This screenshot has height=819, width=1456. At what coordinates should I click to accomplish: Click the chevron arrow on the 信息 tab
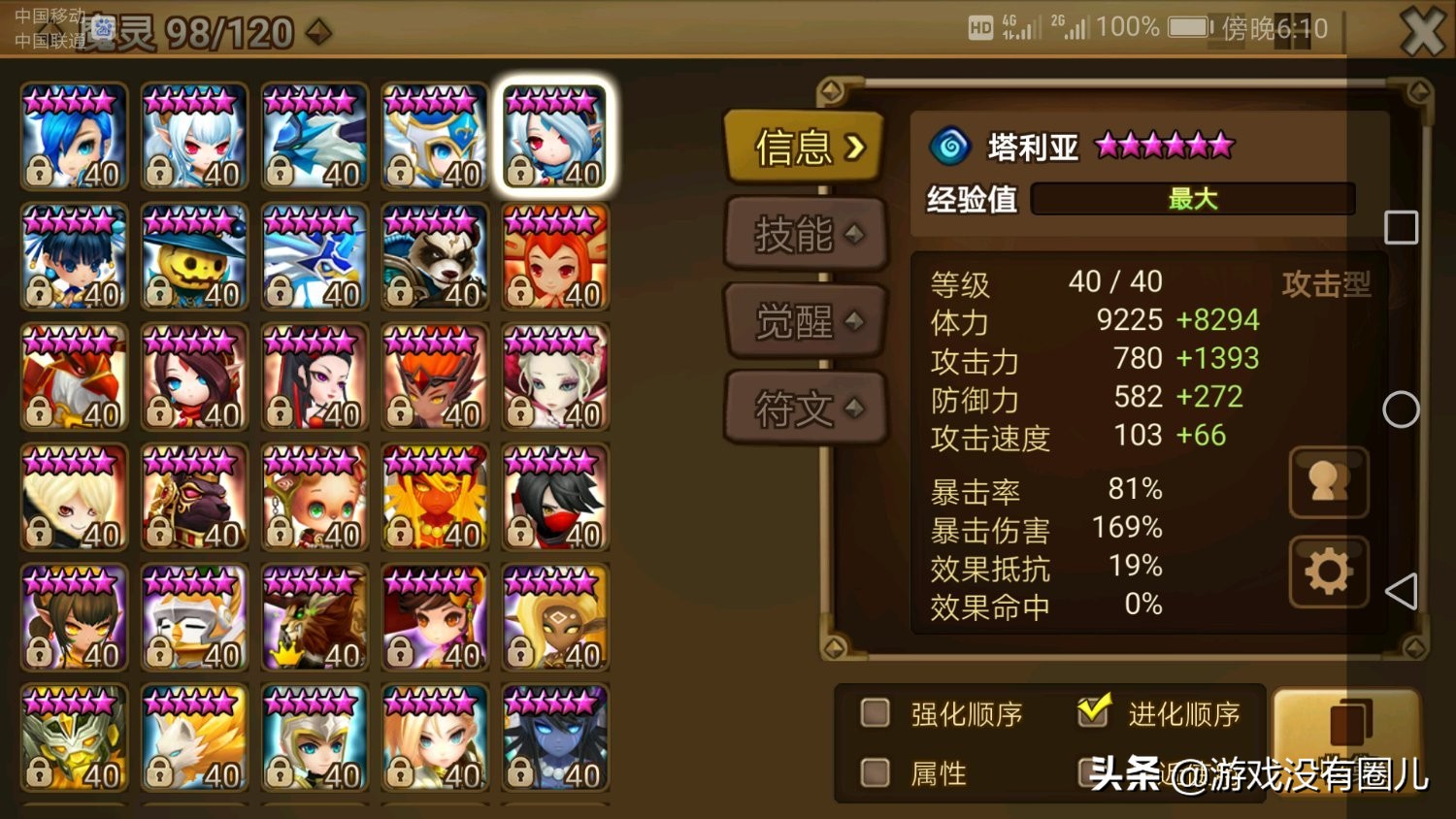[x=855, y=147]
